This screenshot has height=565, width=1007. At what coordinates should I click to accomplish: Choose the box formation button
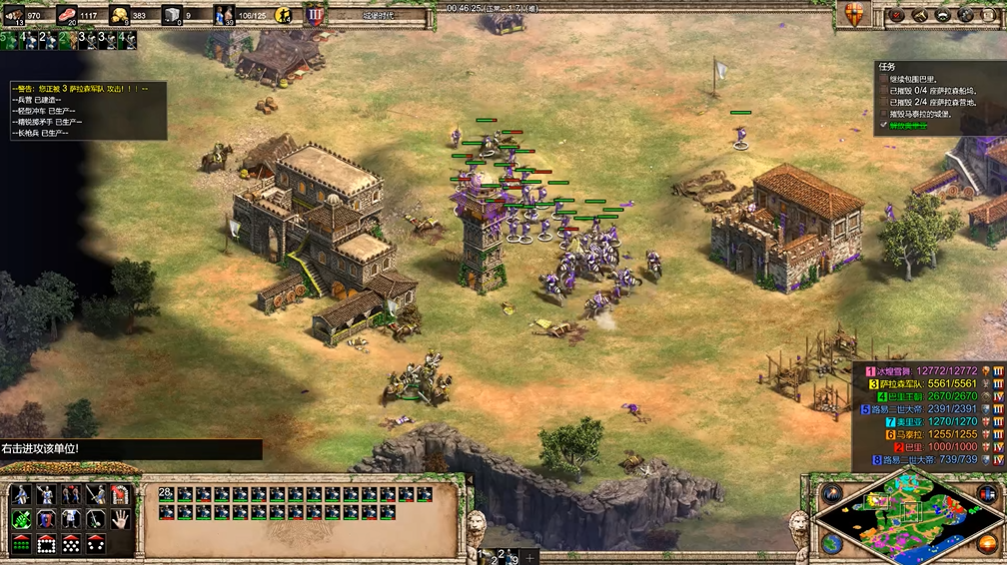click(x=47, y=544)
